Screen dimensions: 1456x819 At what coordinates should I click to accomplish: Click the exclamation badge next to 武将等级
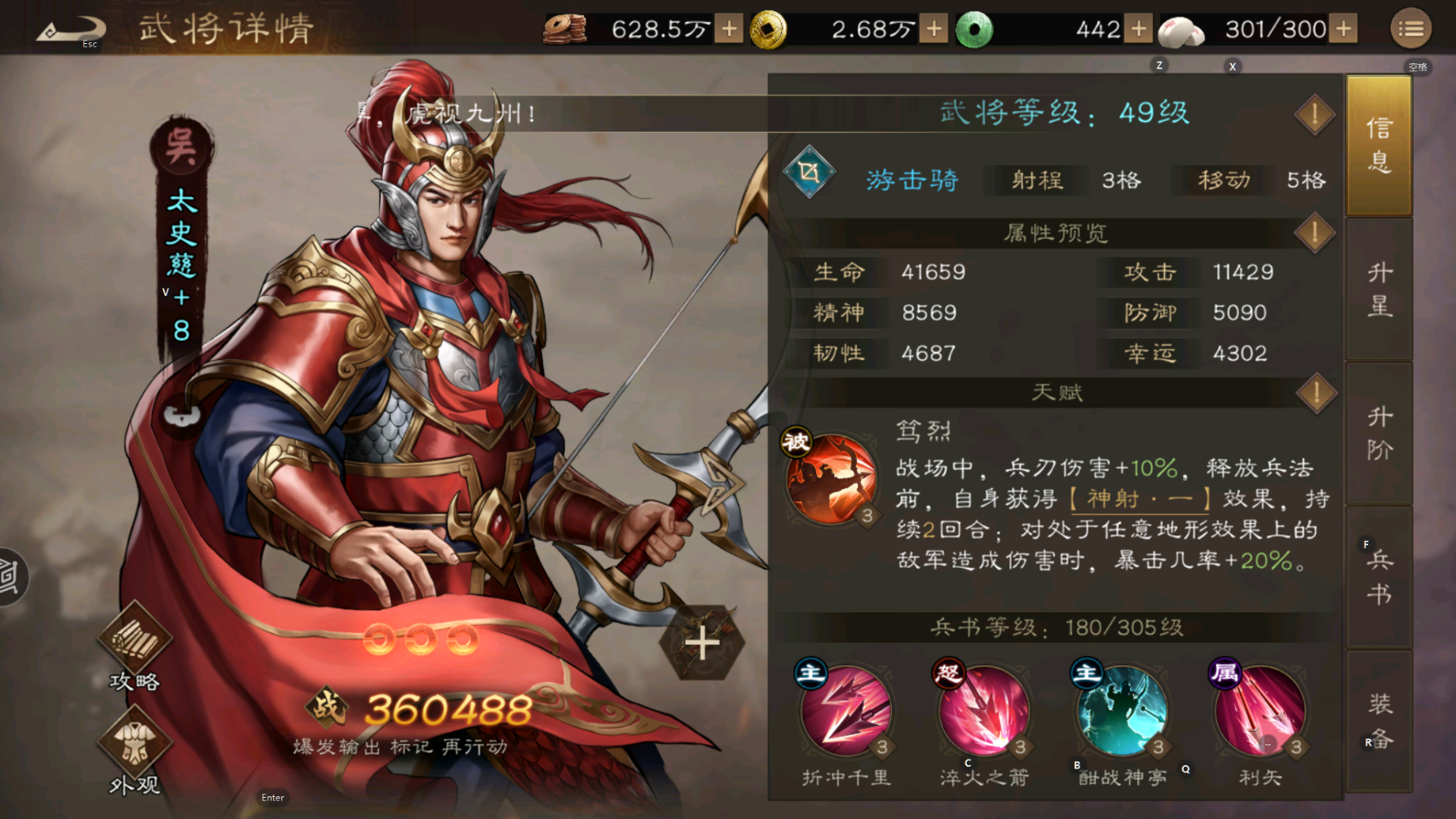pos(1313,114)
